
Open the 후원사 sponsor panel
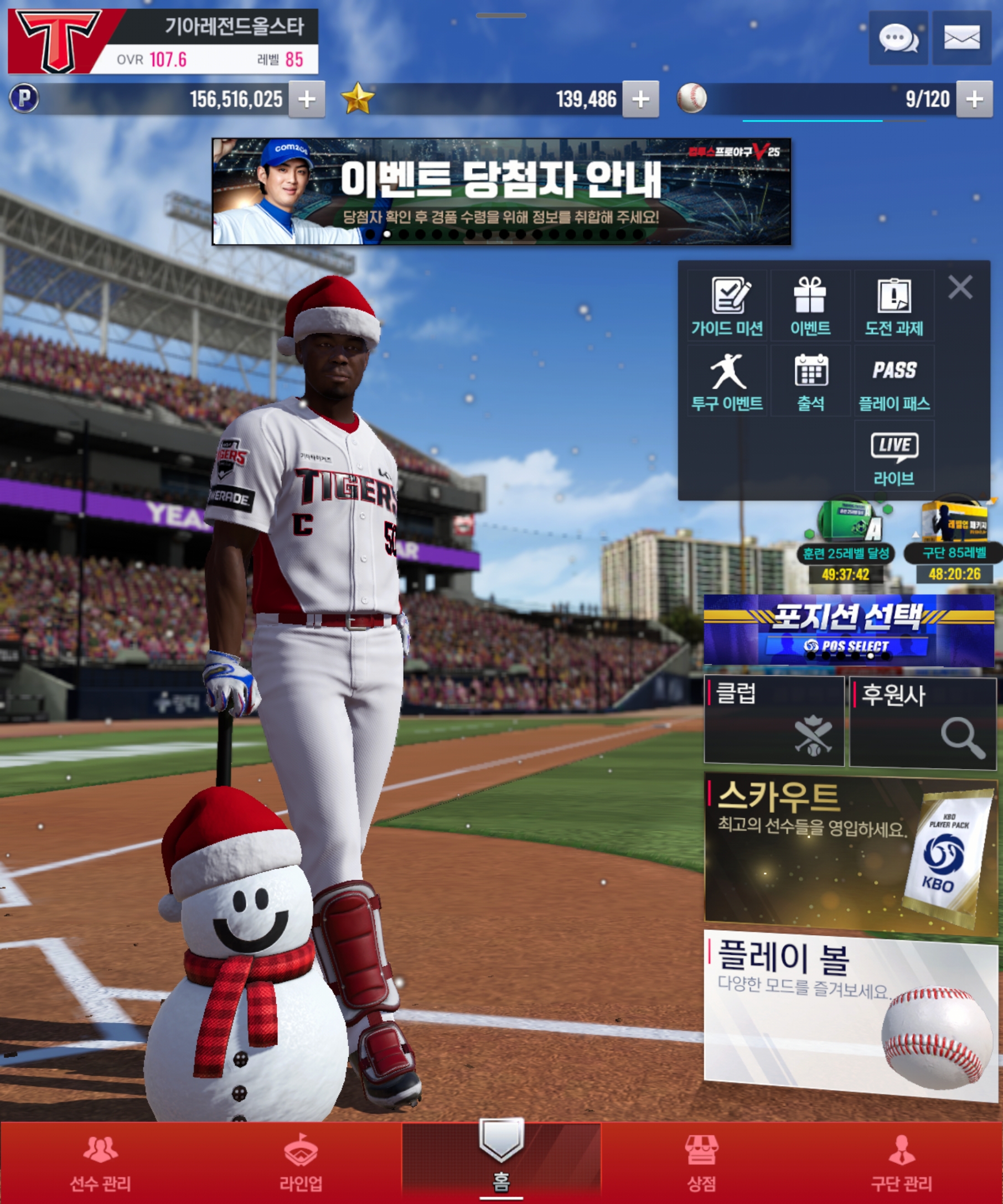click(x=923, y=723)
